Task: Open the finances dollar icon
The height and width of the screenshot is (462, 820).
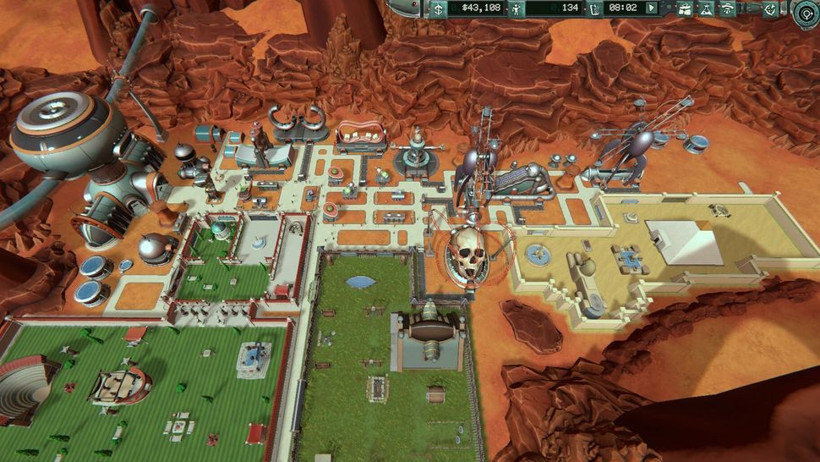Action: (438, 8)
